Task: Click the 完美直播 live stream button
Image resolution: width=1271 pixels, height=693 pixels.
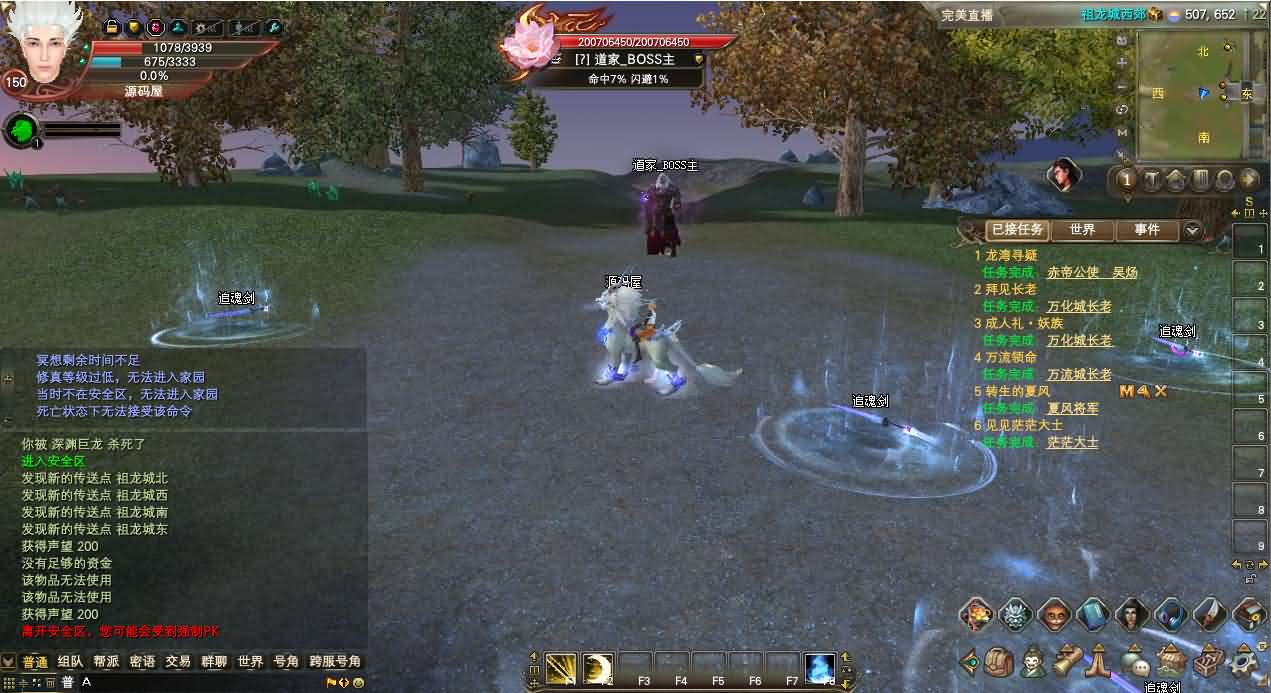Action: point(967,15)
